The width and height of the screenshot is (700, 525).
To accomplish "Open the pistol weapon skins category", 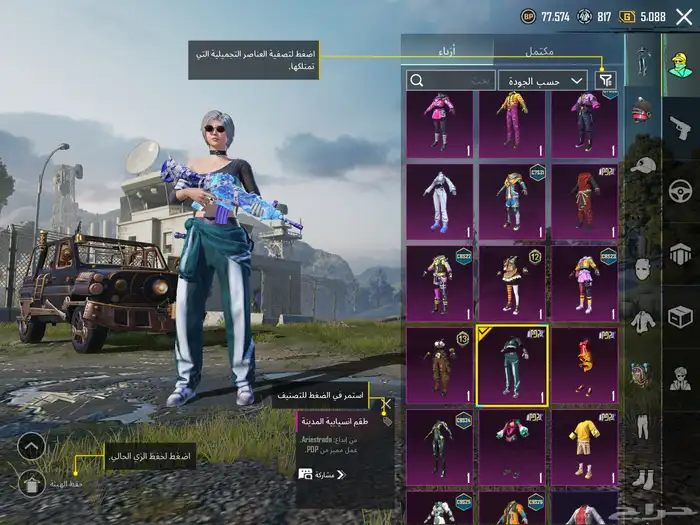I will click(680, 127).
